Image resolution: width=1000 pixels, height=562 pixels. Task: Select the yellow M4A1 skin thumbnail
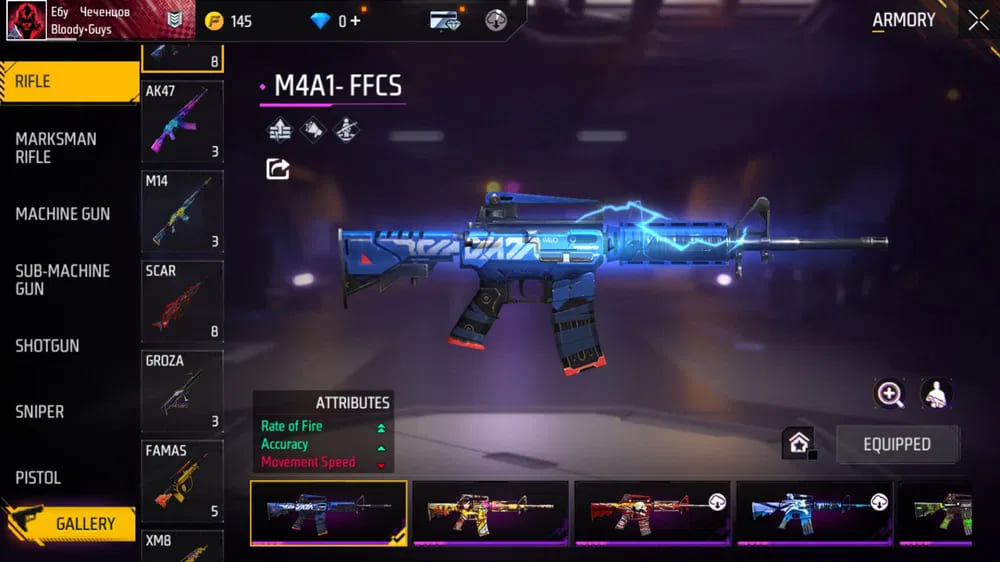click(490, 512)
